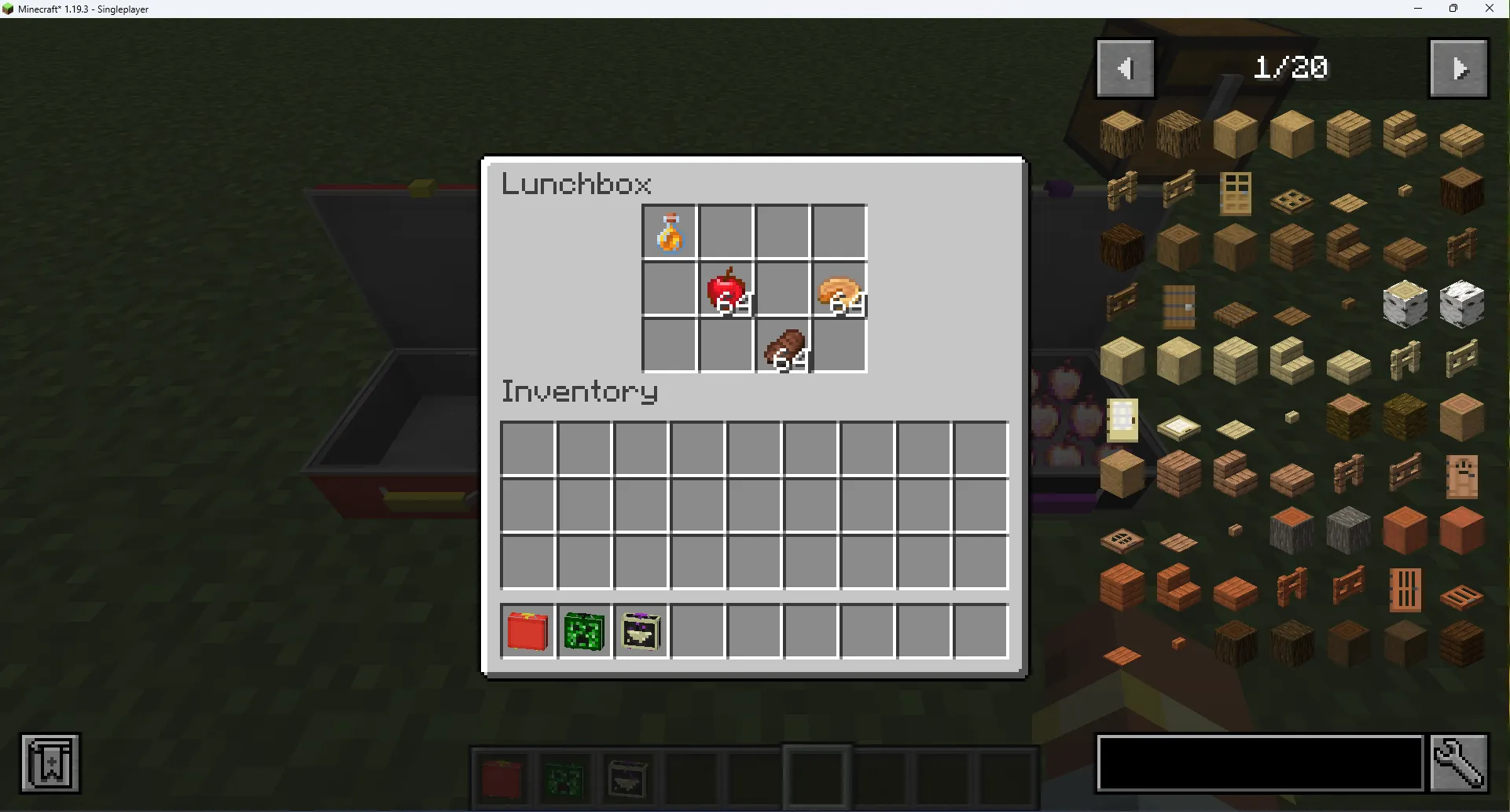Select the 64 bread in the Lunchbox

tap(838, 288)
